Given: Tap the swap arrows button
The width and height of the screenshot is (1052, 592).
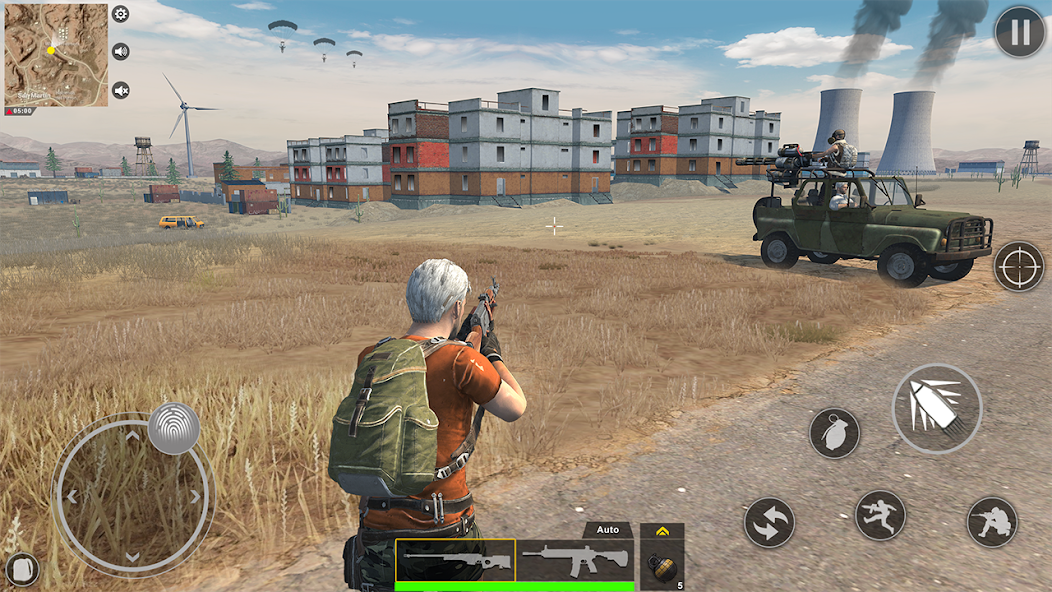Looking at the screenshot, I should click(769, 523).
